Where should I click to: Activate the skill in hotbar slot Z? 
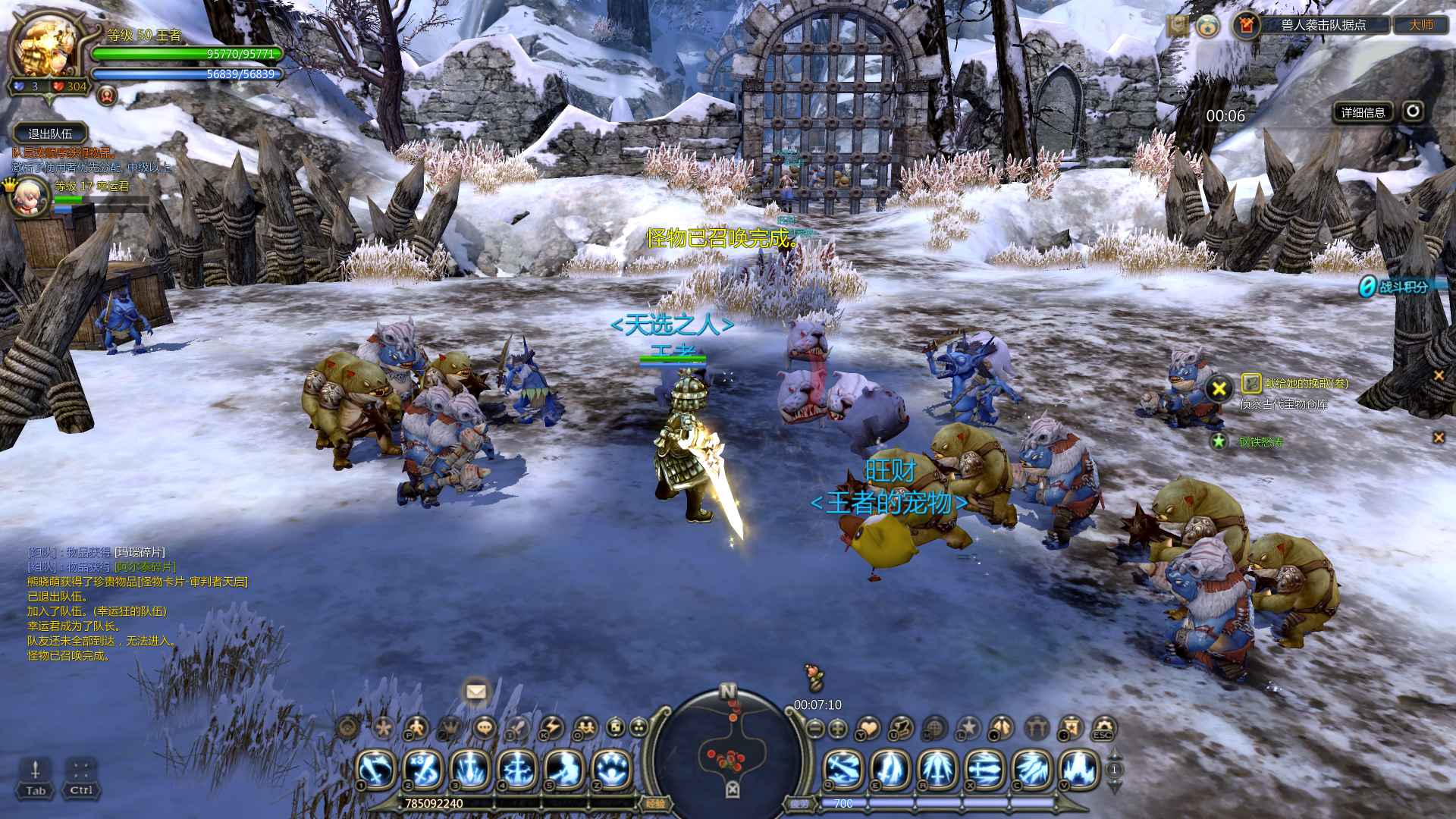click(611, 770)
